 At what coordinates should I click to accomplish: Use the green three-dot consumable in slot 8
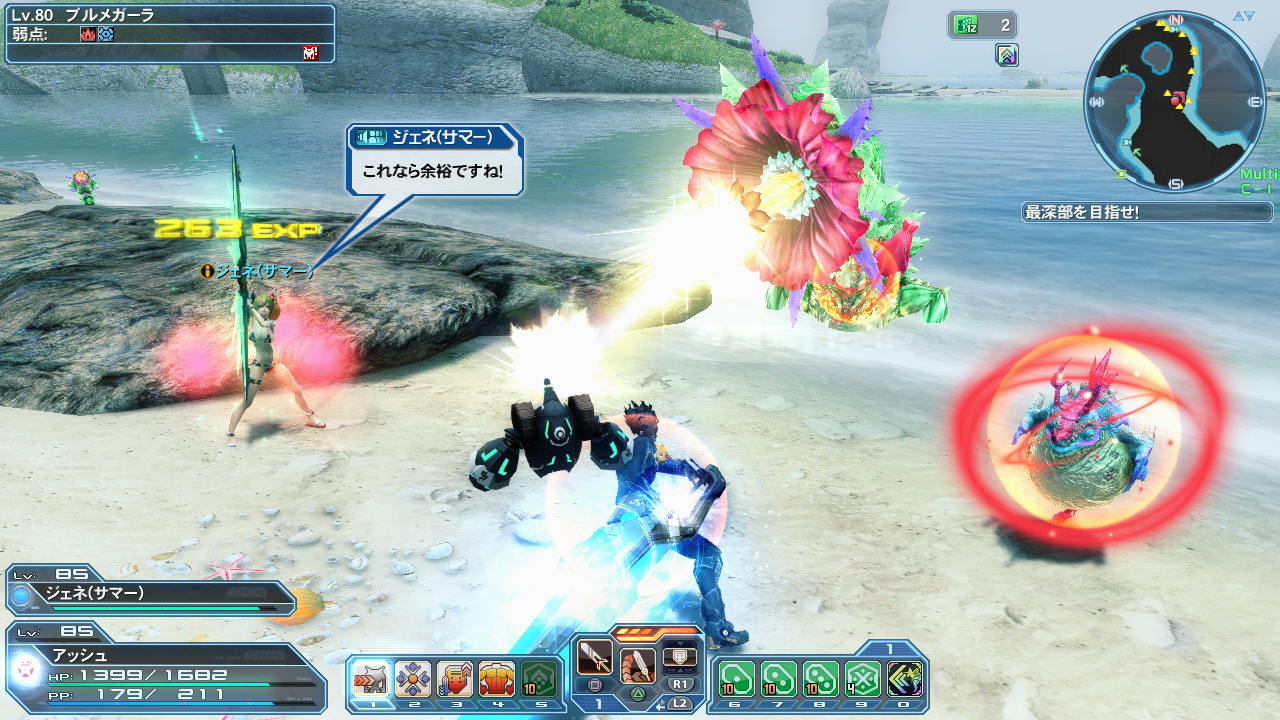[820, 679]
